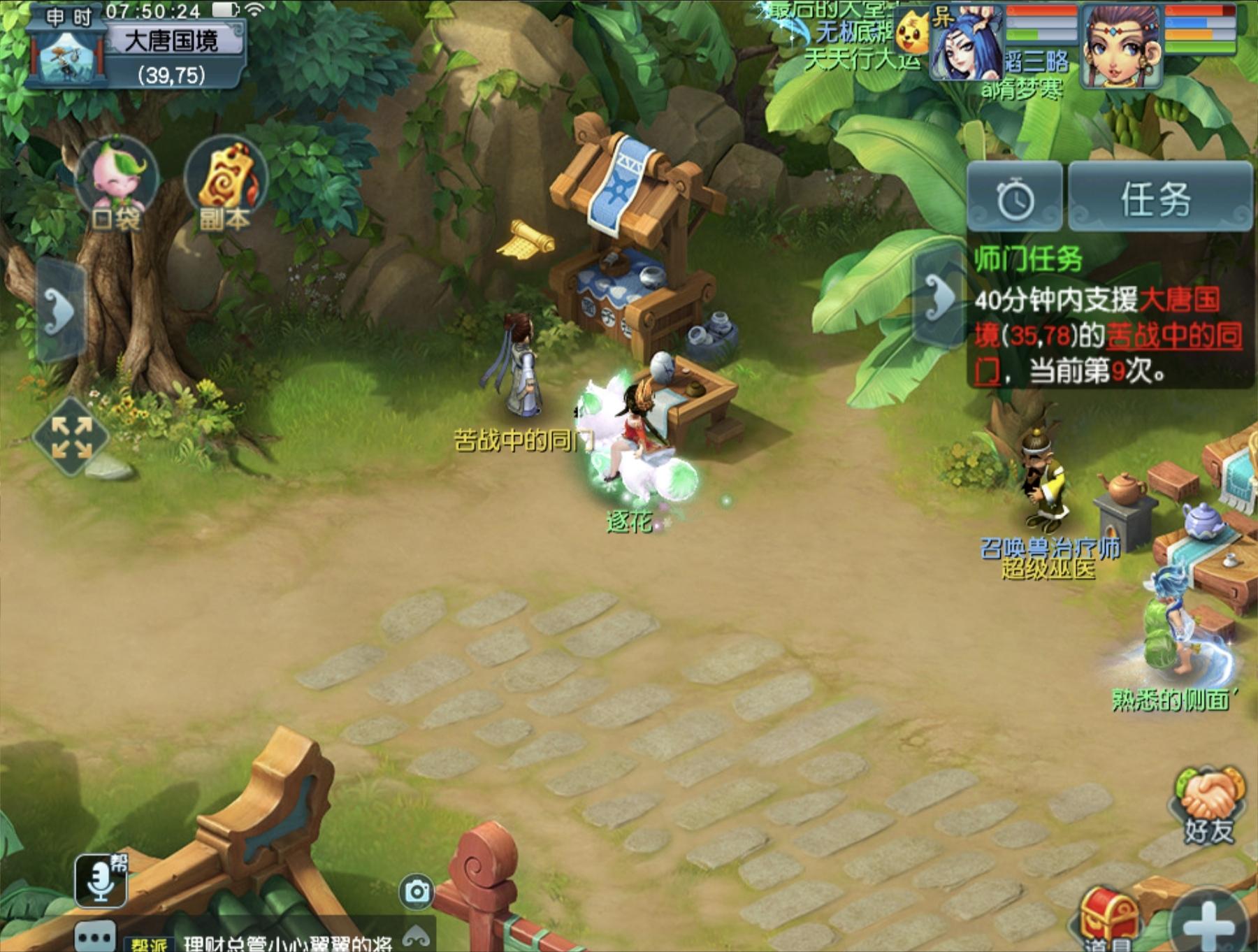Toggle the four-arrow fullscreen diamond button
Viewport: 1258px width, 952px height.
point(71,438)
